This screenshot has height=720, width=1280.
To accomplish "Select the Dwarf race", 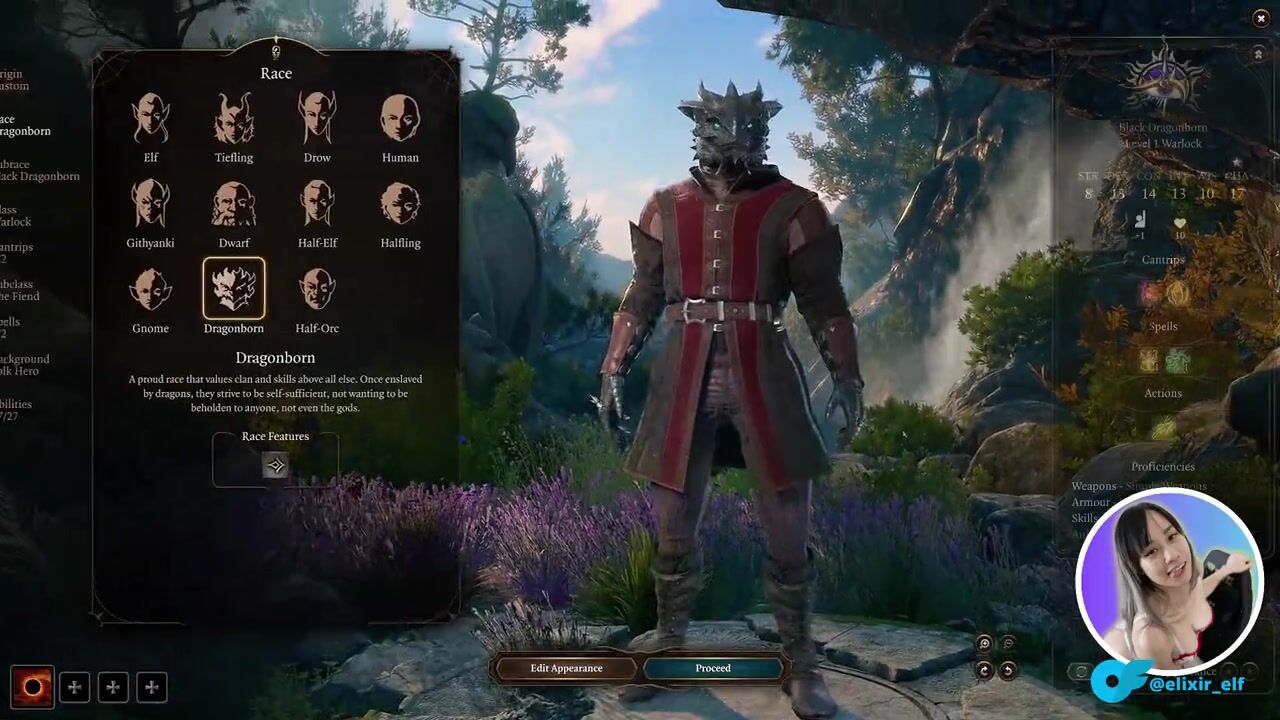I will click(234, 204).
